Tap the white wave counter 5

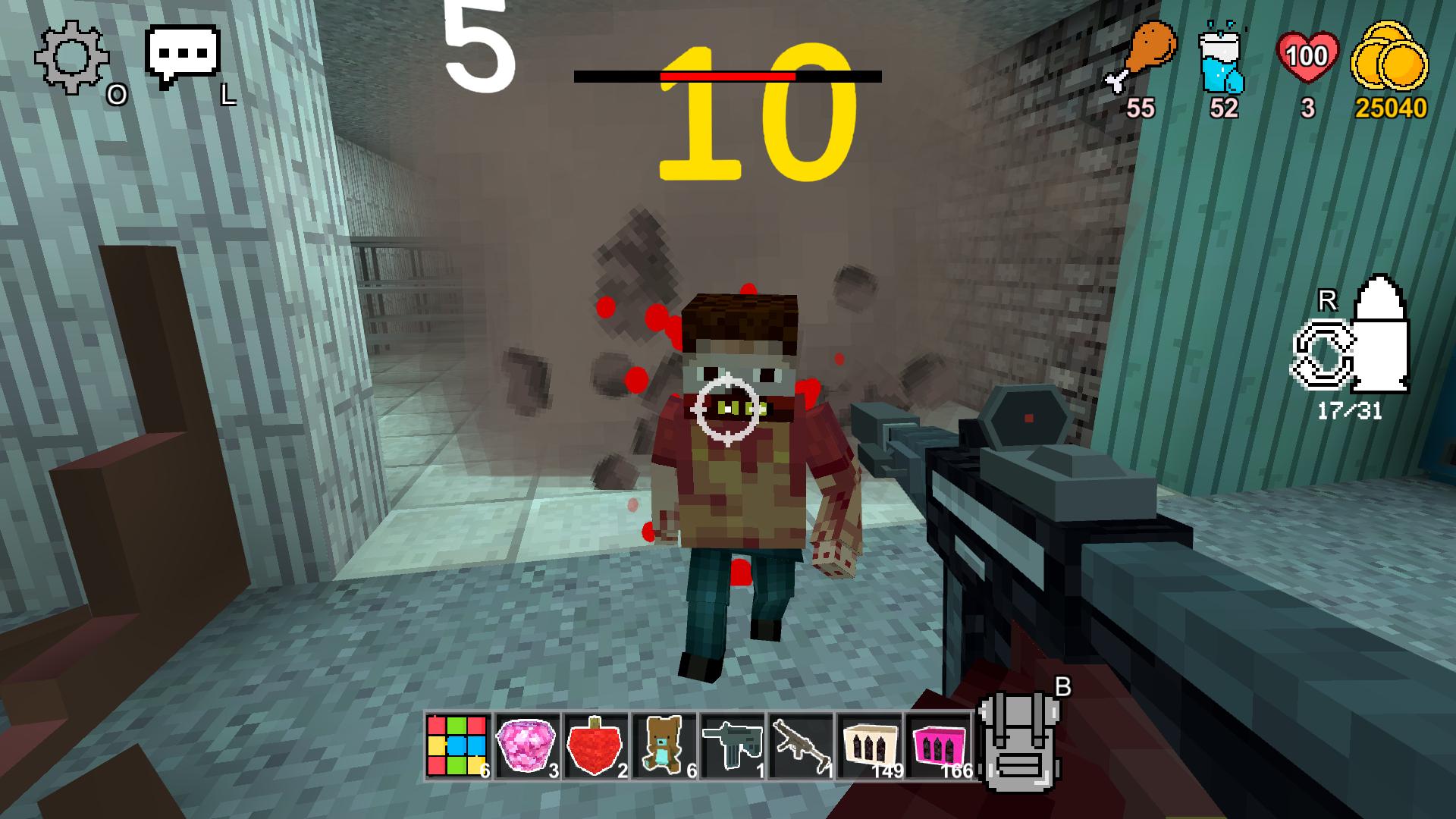coord(478,45)
